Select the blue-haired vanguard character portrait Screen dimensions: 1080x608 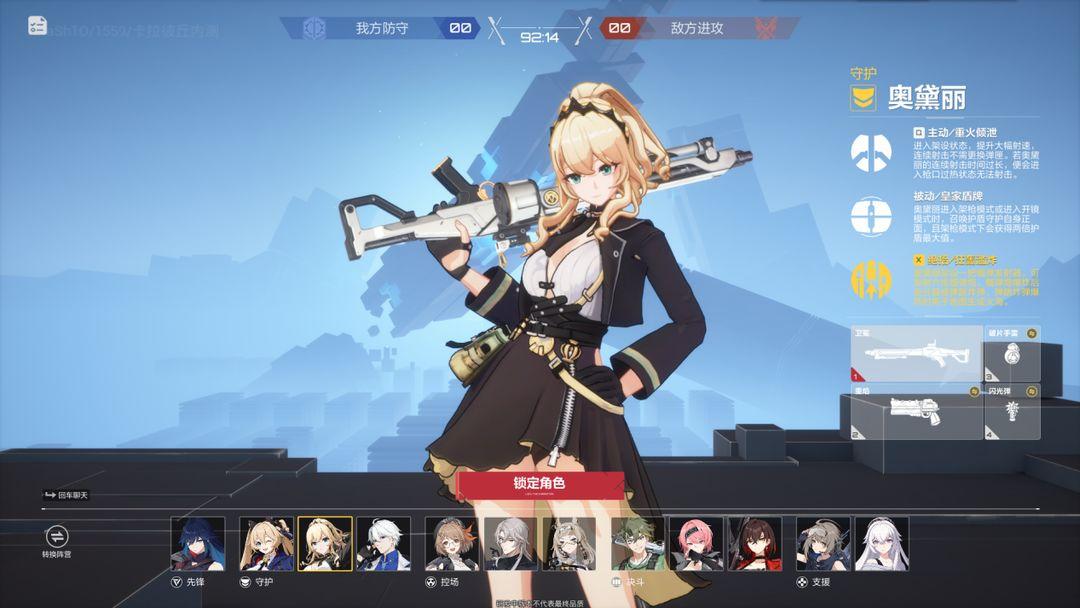coord(198,543)
